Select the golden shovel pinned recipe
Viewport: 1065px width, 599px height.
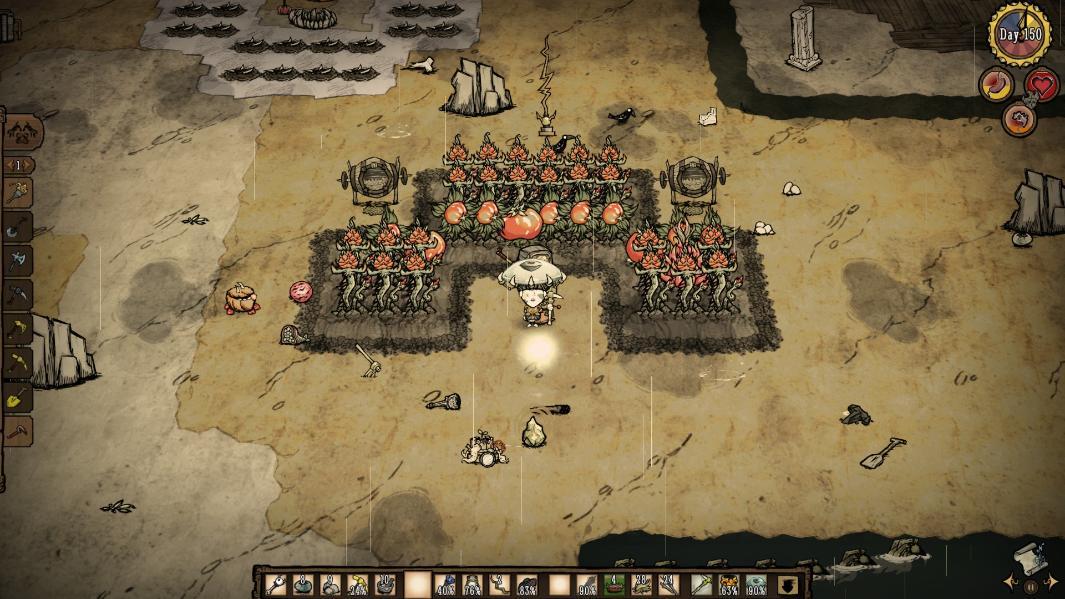[18, 398]
